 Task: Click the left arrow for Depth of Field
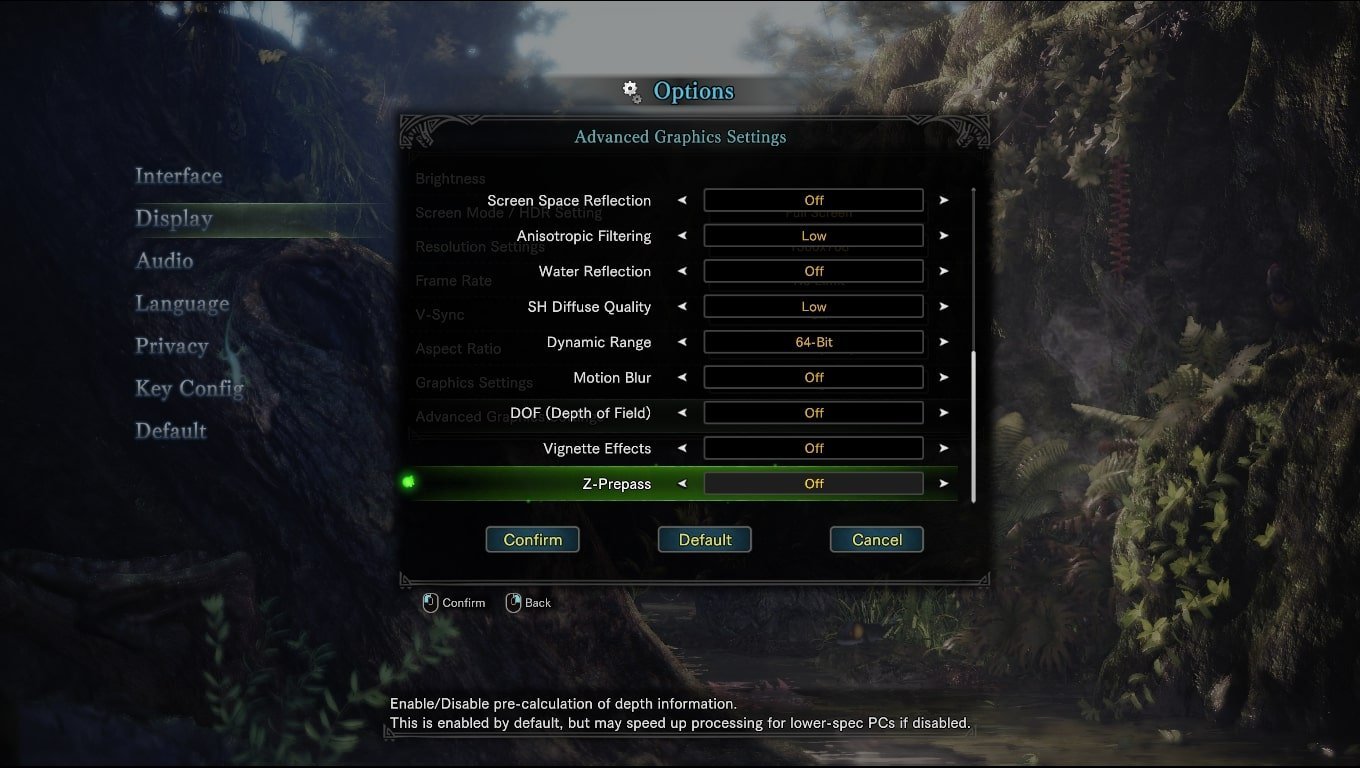tap(682, 413)
